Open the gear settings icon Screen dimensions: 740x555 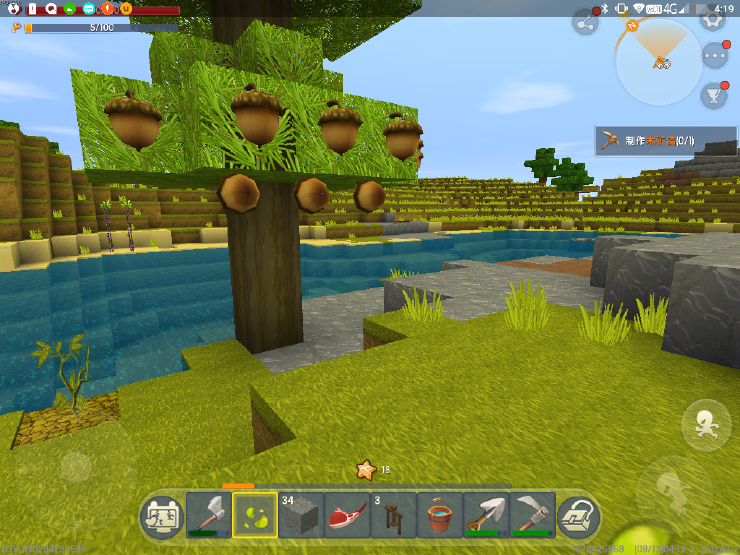pyautogui.click(x=713, y=19)
